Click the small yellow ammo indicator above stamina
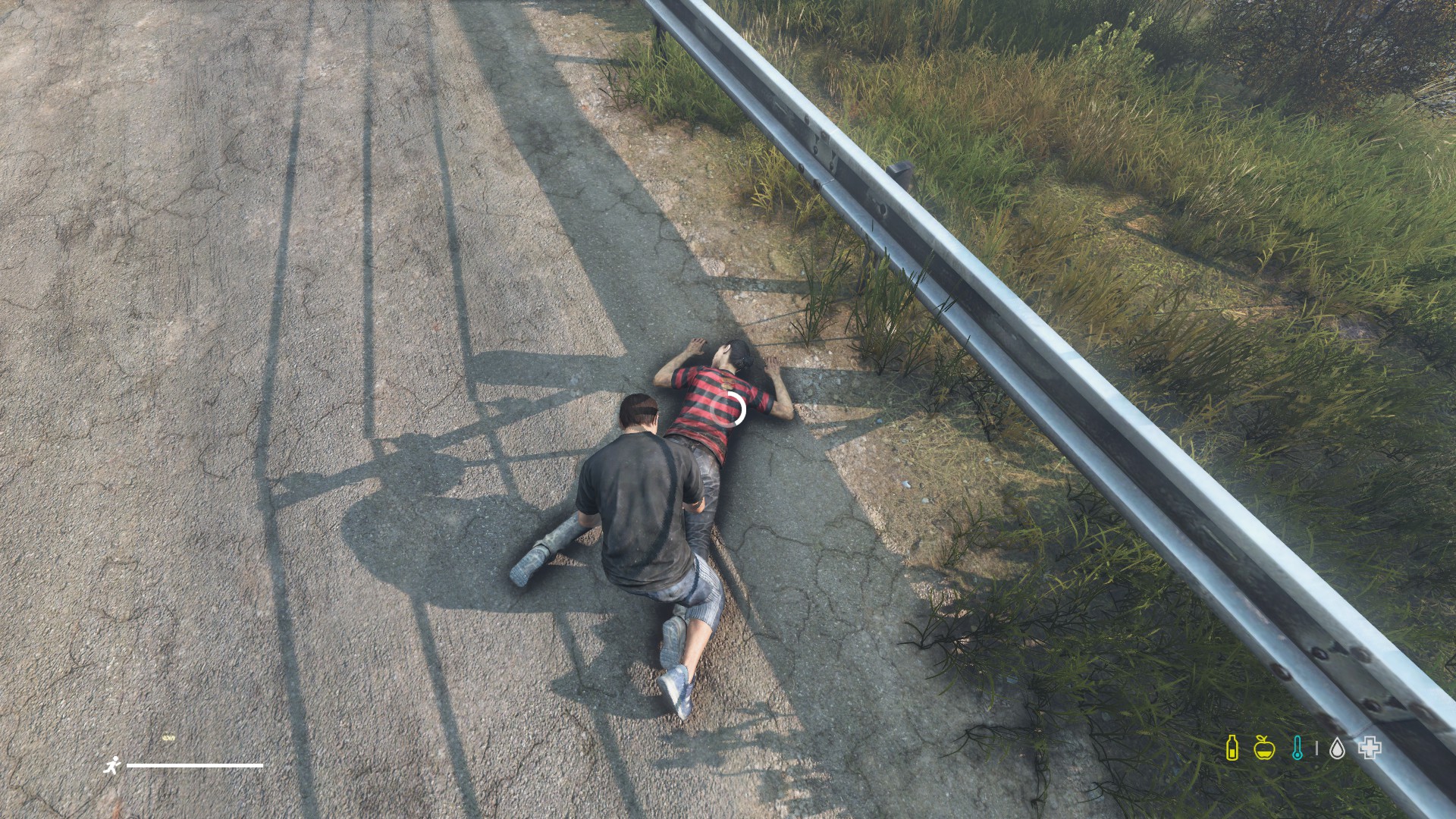Viewport: 1456px width, 819px height. 168,737
